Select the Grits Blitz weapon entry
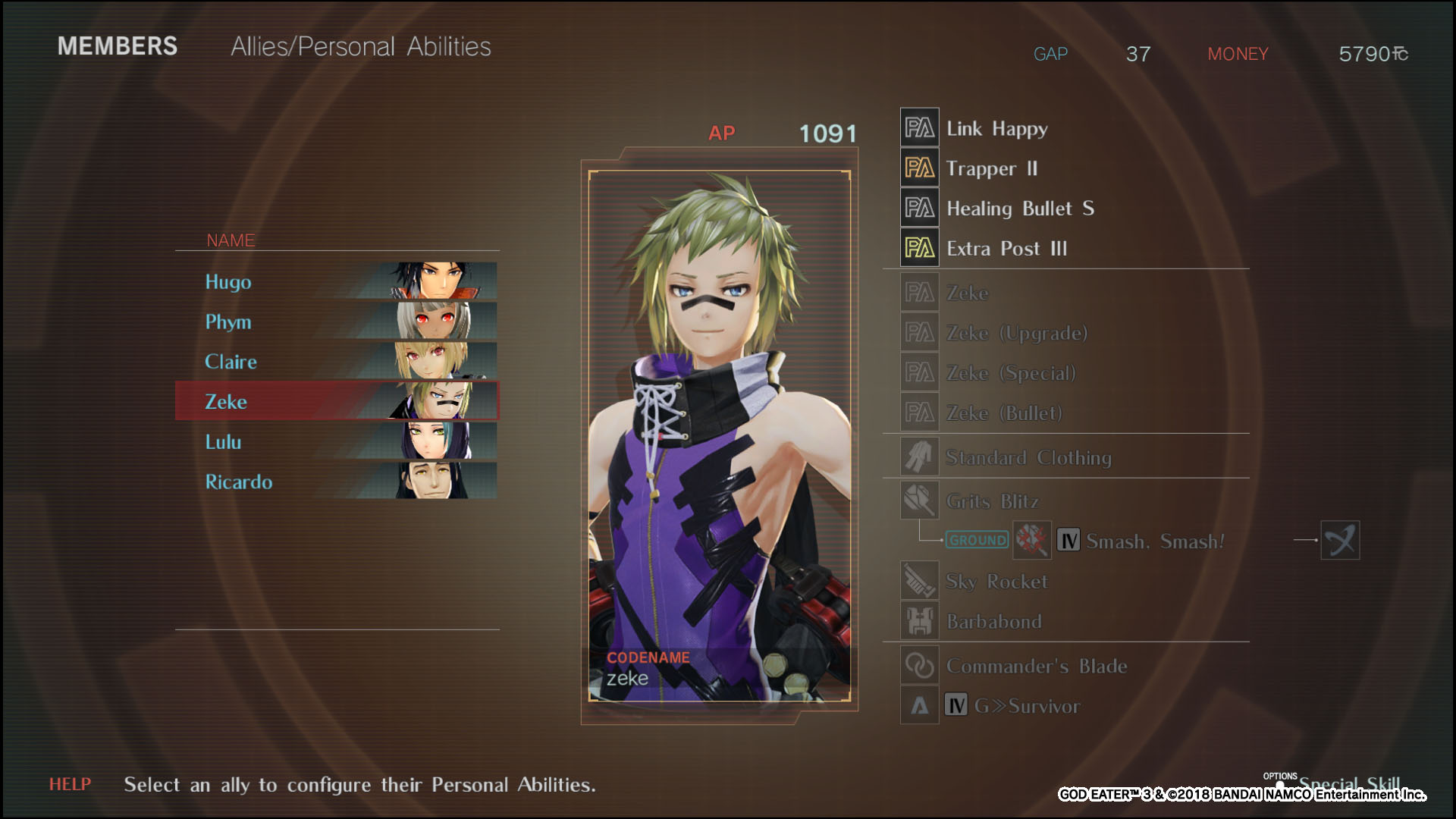The height and width of the screenshot is (819, 1456). point(992,501)
